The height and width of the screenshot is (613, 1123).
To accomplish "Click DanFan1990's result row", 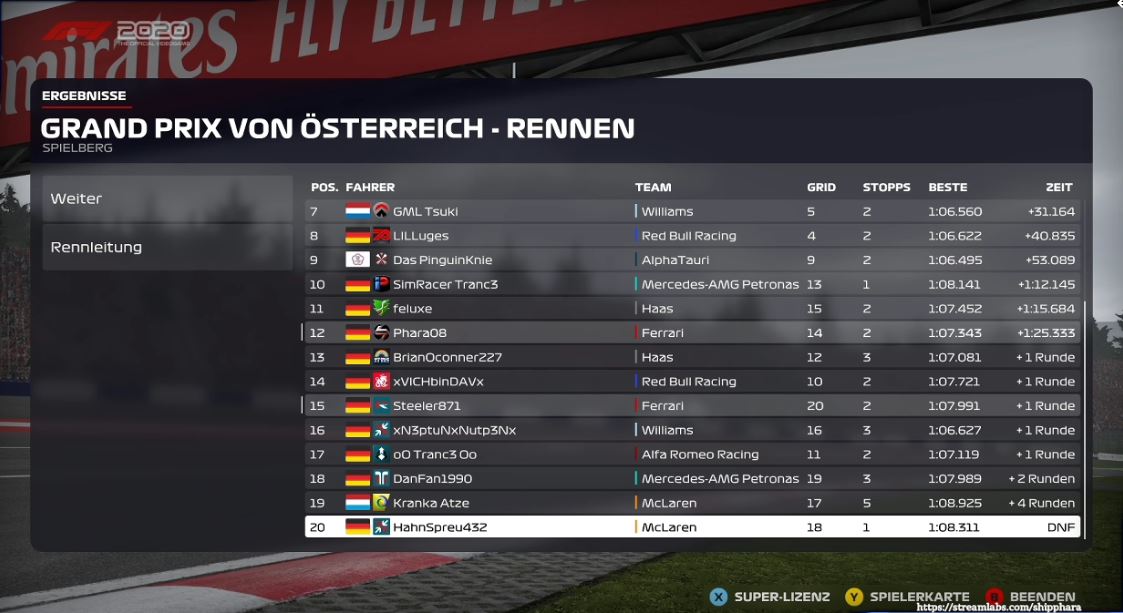I will point(692,479).
